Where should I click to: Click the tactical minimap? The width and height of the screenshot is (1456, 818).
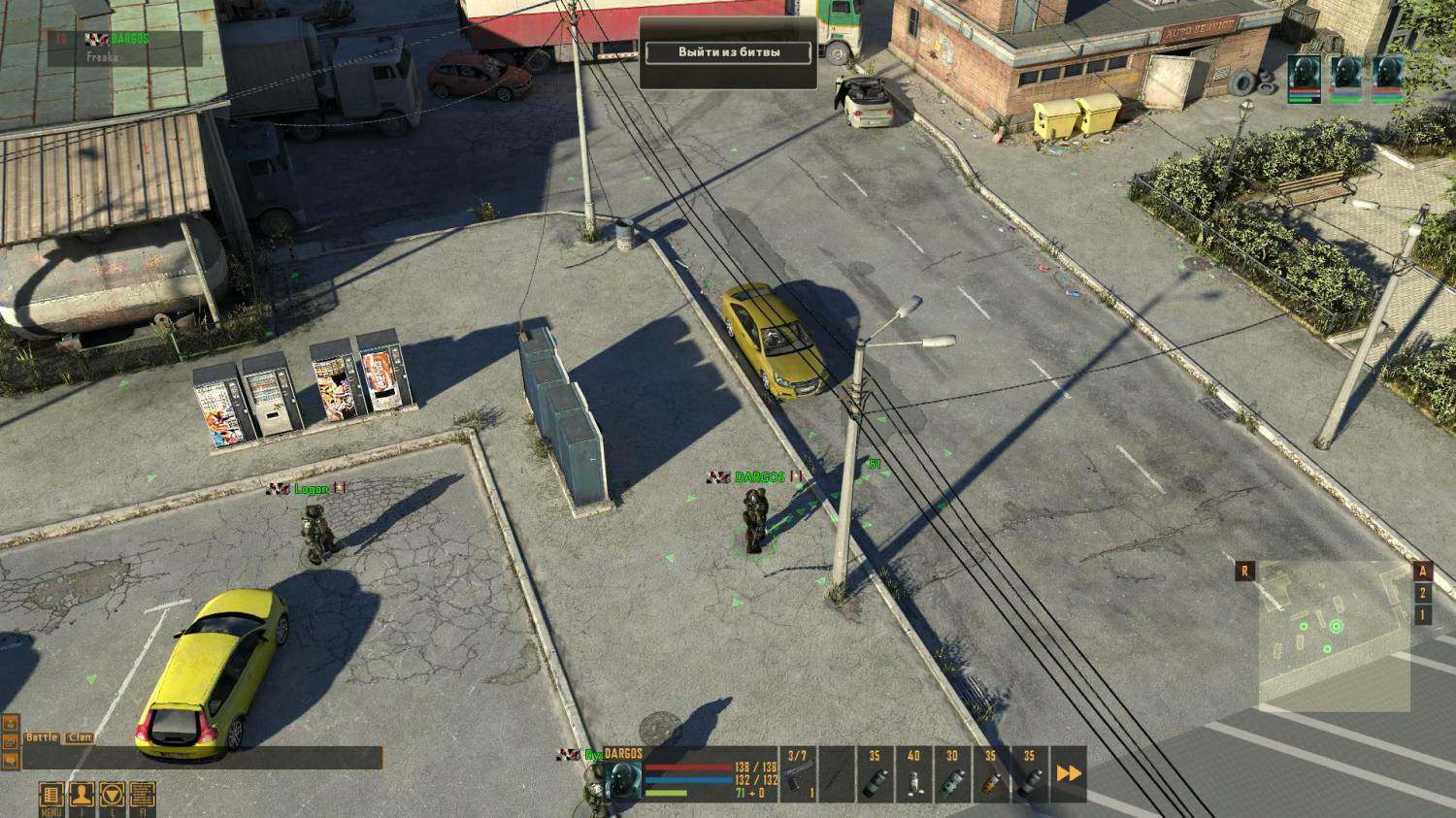tap(1334, 637)
